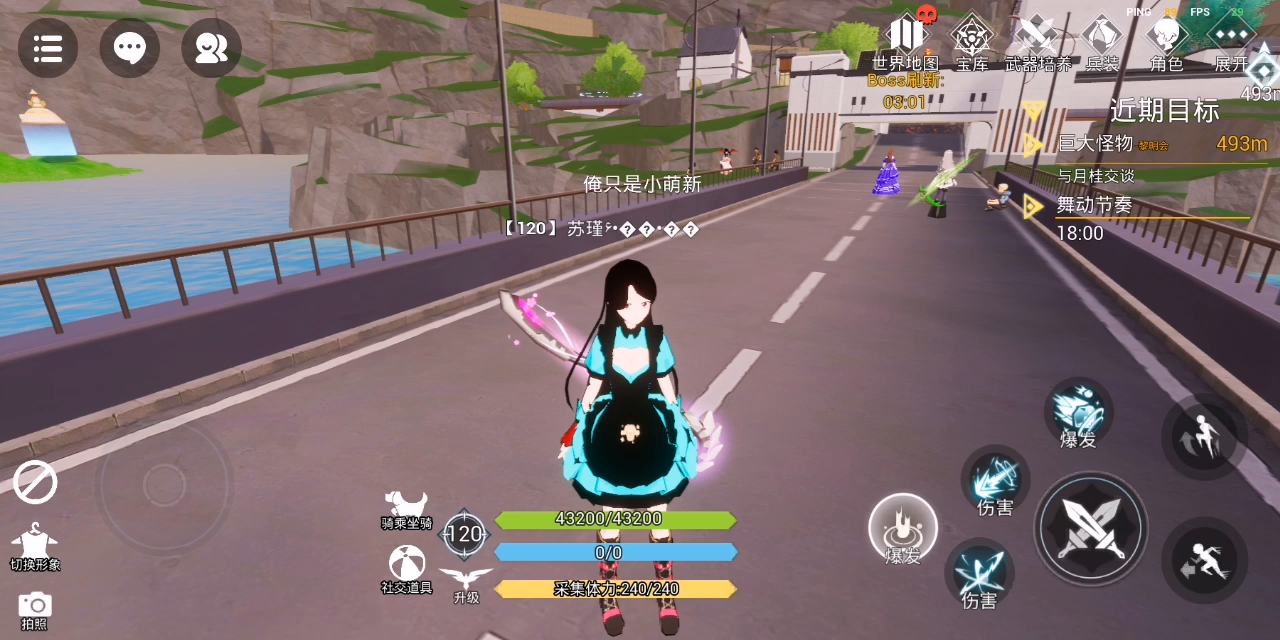Click the 切换形象 outfit switch icon

[x=35, y=544]
